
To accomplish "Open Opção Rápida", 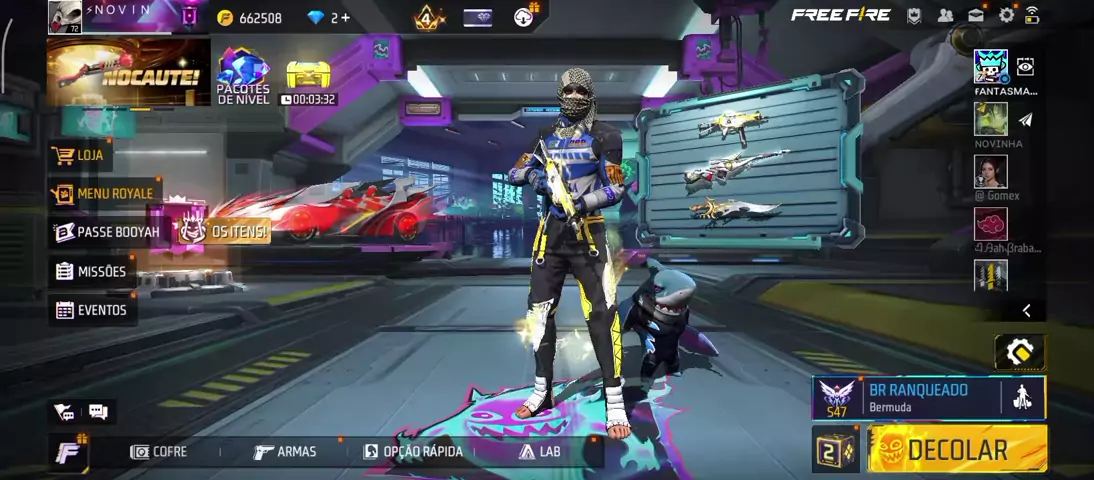I will (413, 452).
